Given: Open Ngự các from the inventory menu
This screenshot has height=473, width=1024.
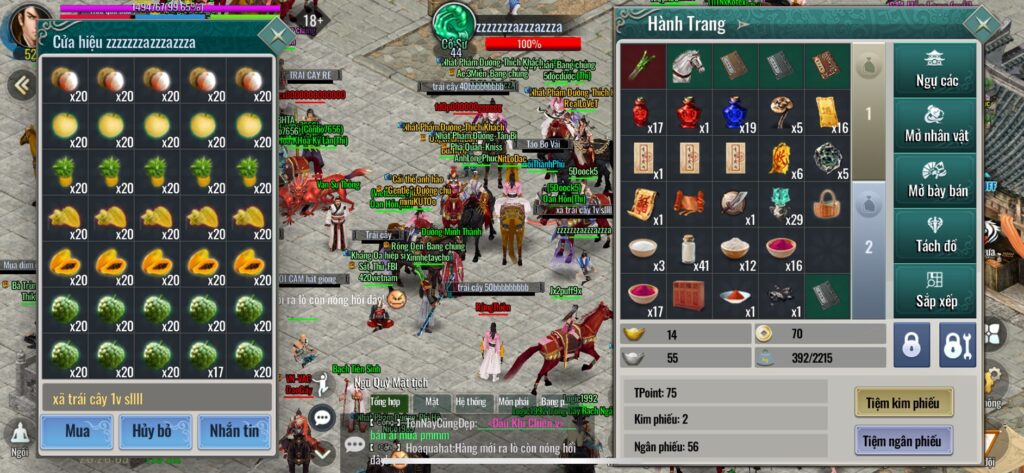Looking at the screenshot, I should [x=935, y=70].
